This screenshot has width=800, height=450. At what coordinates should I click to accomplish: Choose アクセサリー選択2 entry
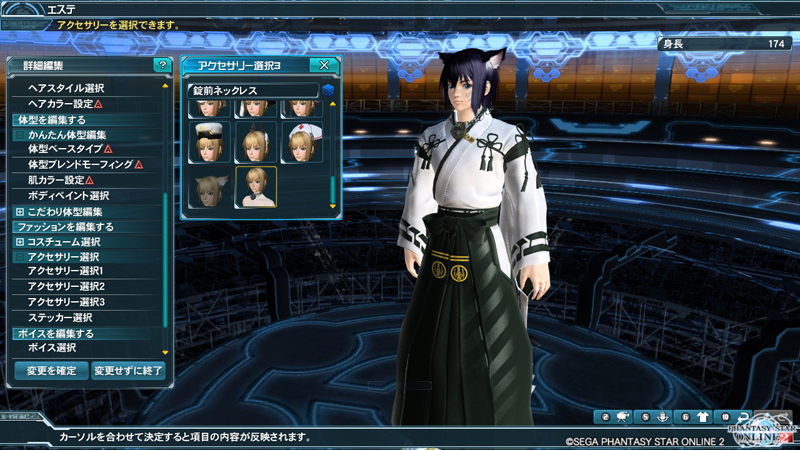click(x=66, y=287)
